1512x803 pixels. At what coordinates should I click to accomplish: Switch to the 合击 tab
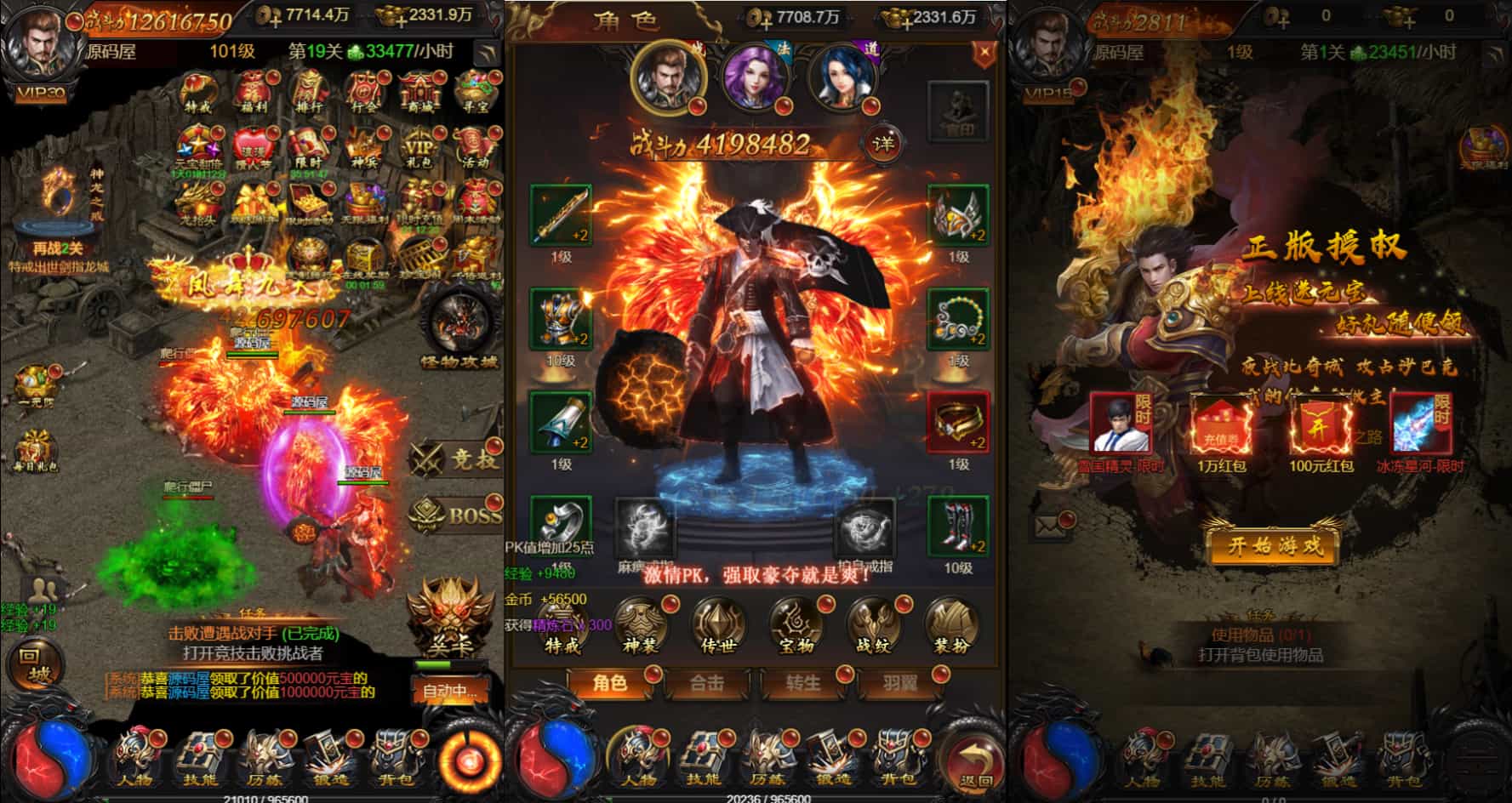pyautogui.click(x=706, y=683)
